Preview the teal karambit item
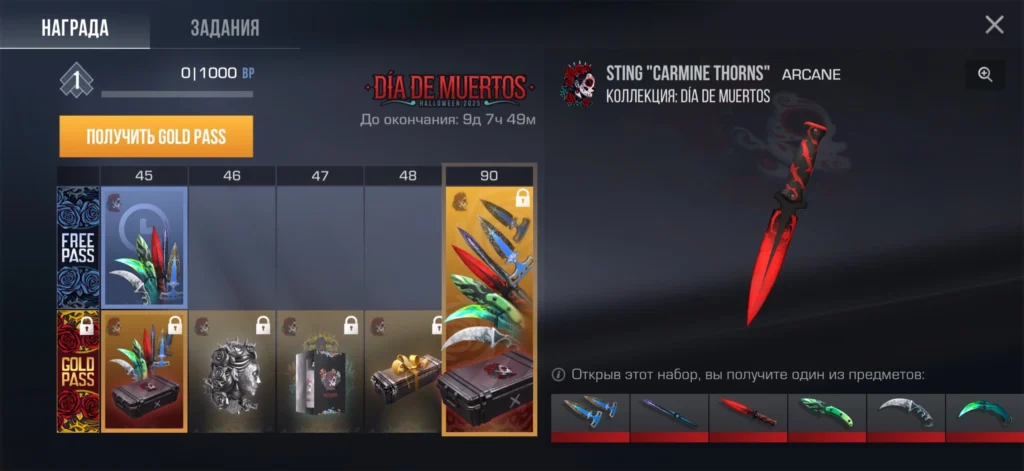 [985, 413]
